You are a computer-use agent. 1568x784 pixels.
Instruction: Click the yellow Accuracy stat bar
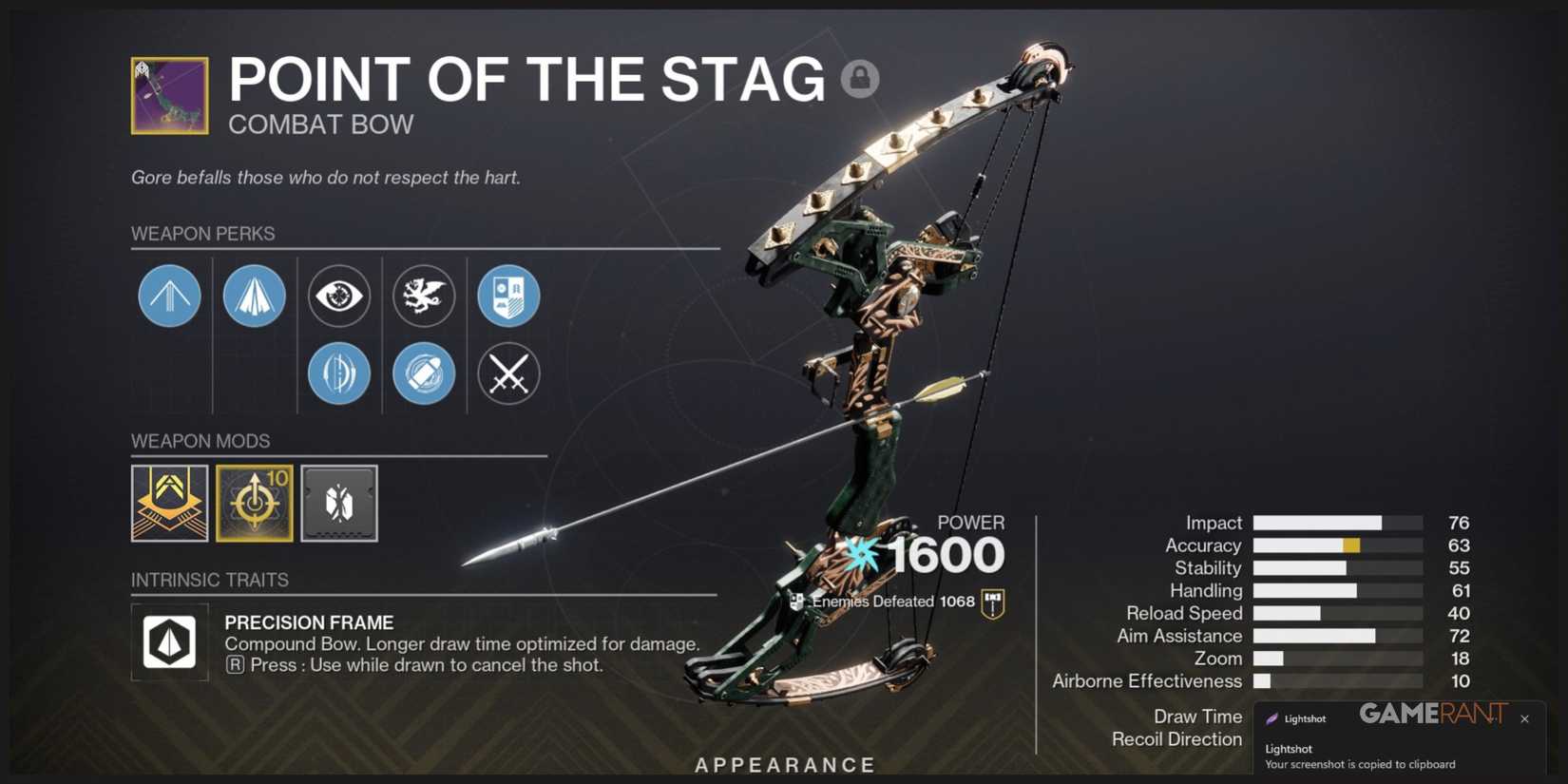(1351, 545)
